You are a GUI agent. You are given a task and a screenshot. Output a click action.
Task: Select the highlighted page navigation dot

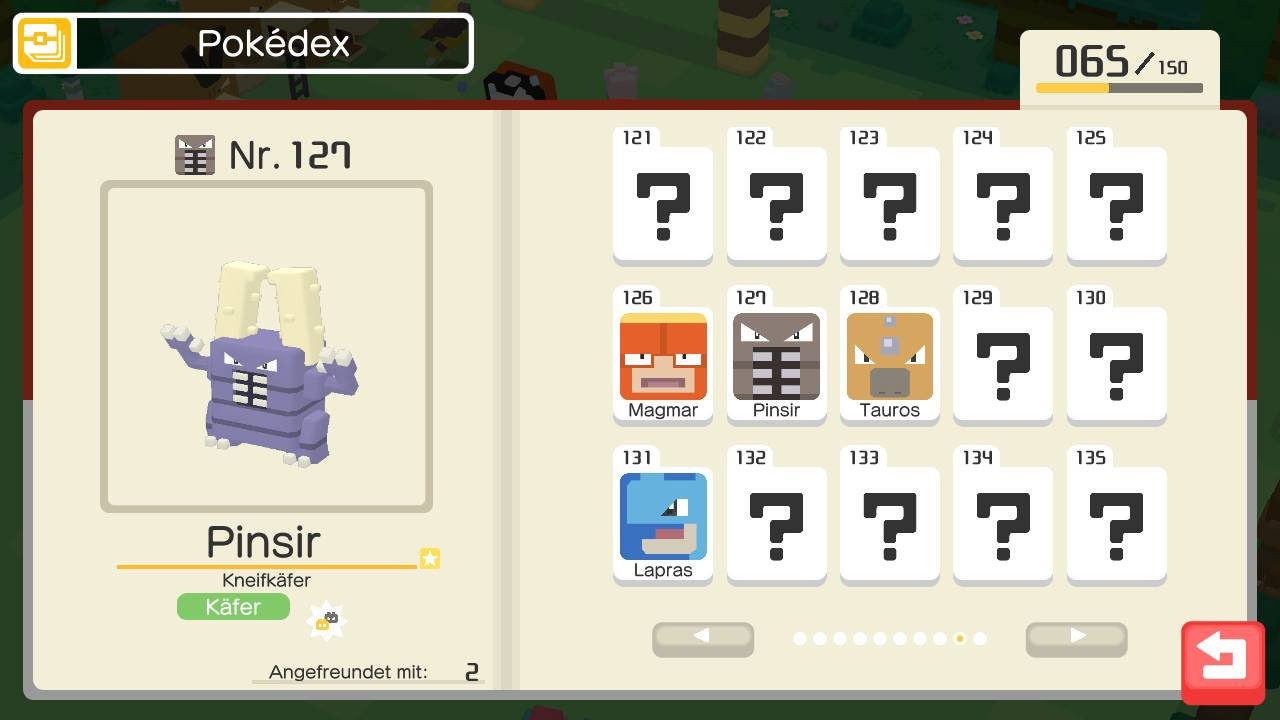[x=960, y=639]
